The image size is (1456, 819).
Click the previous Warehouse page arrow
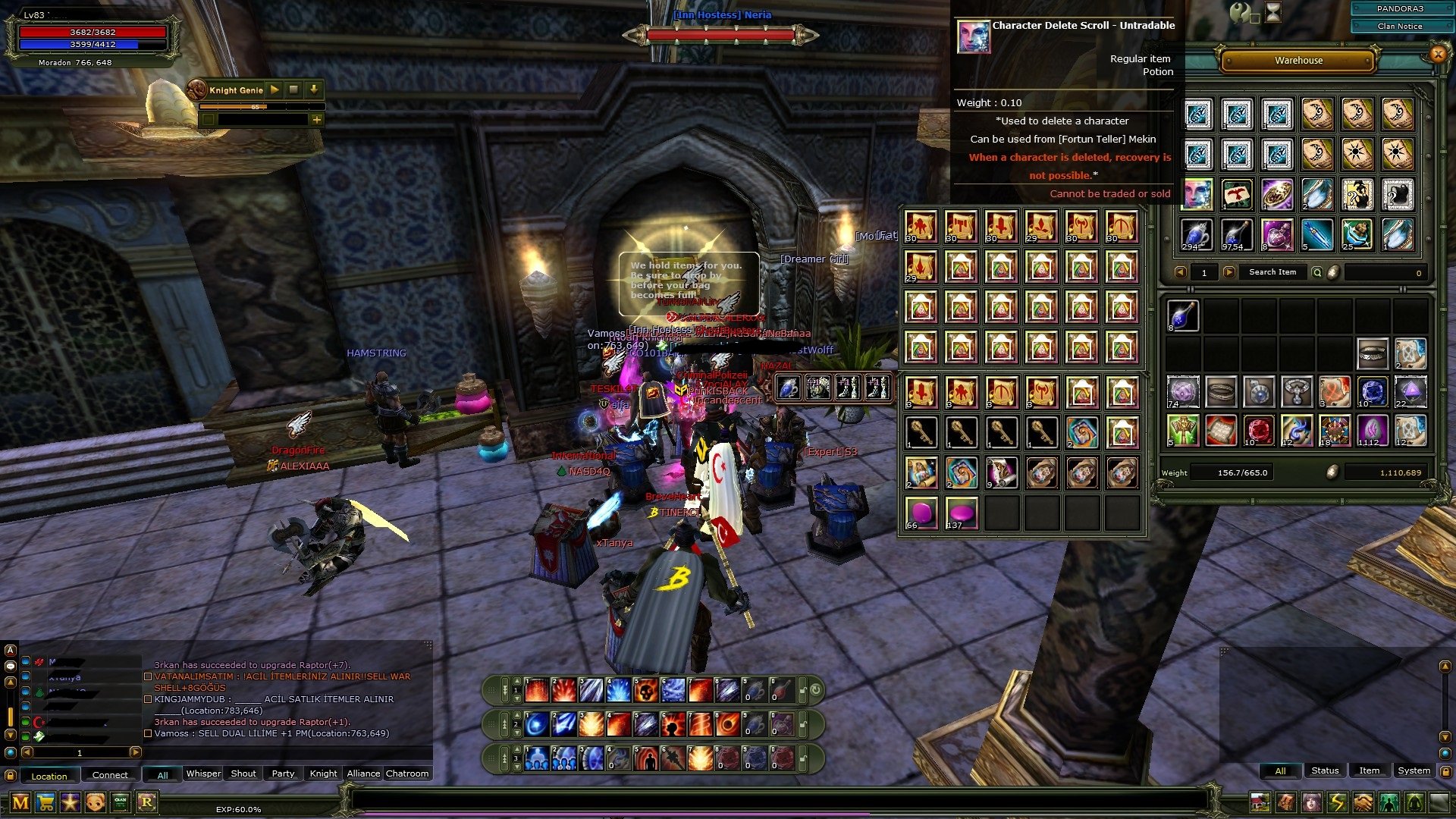[1181, 272]
